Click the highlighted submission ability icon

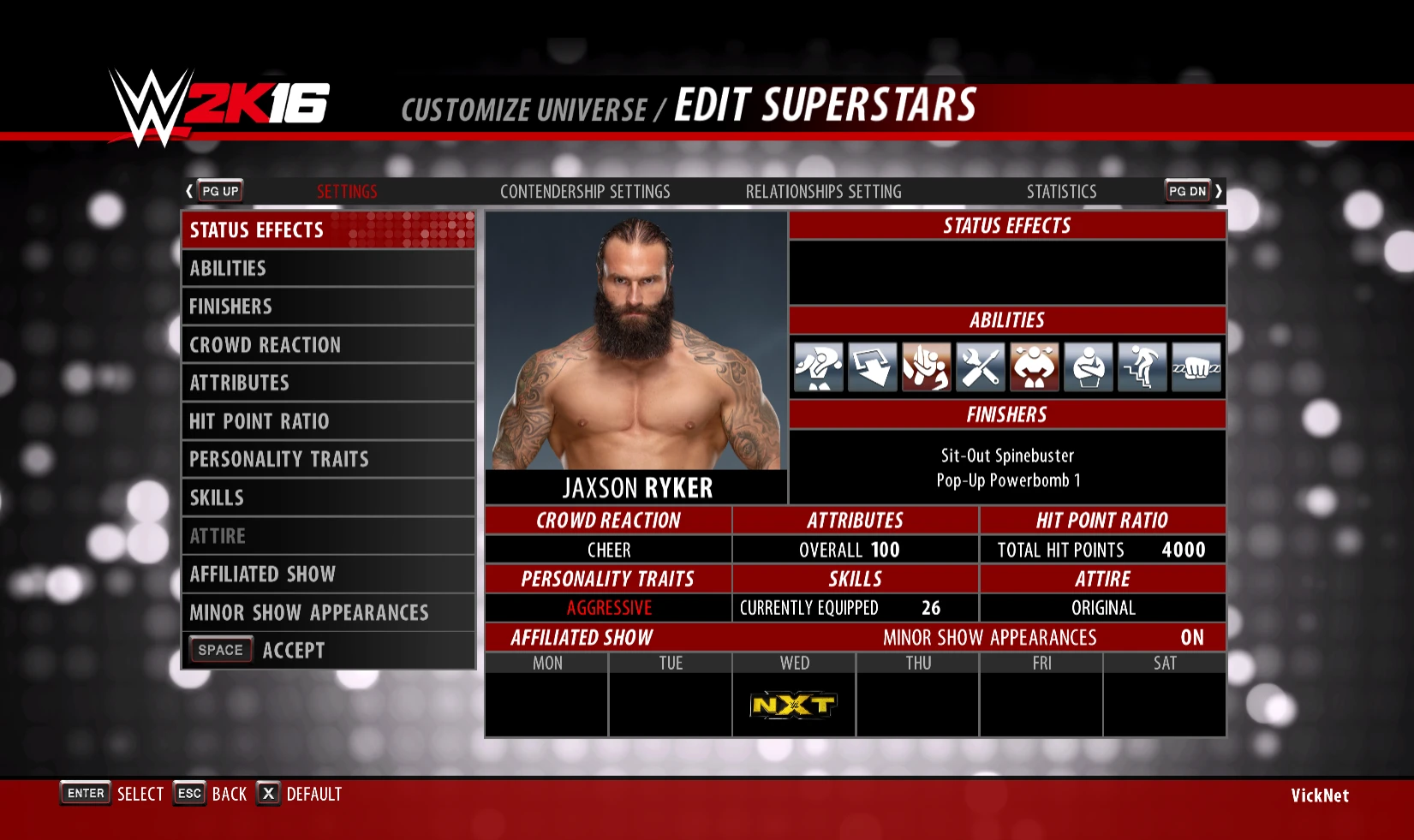927,366
